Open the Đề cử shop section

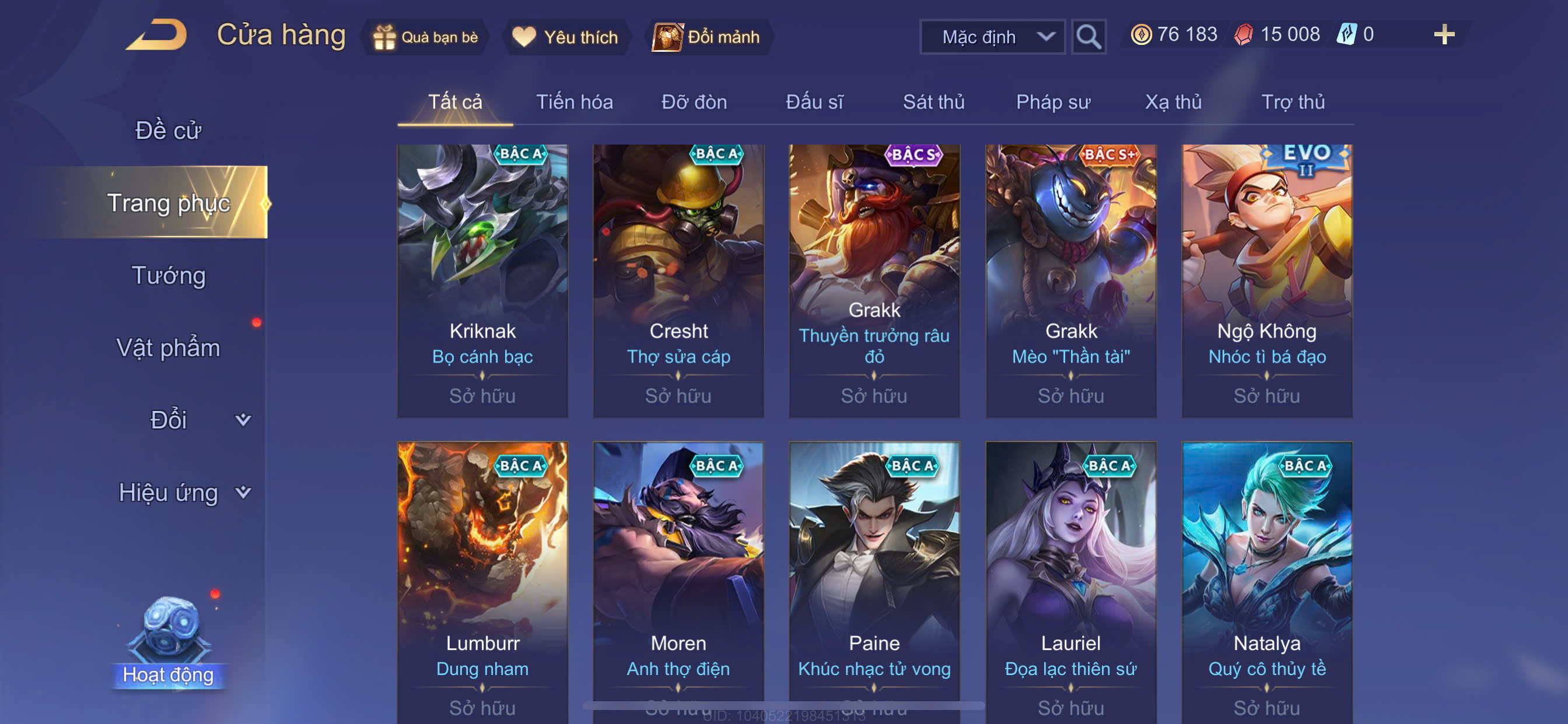pyautogui.click(x=168, y=130)
